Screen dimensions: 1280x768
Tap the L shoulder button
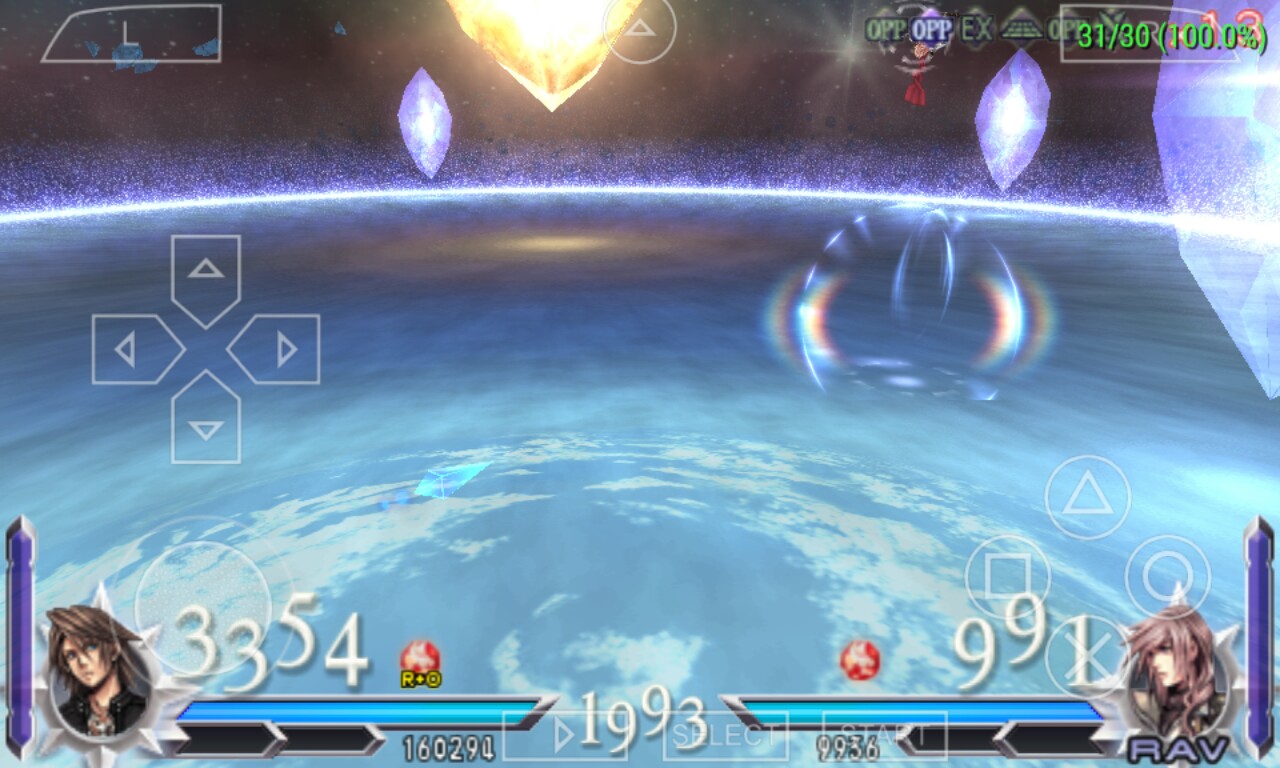pos(131,33)
